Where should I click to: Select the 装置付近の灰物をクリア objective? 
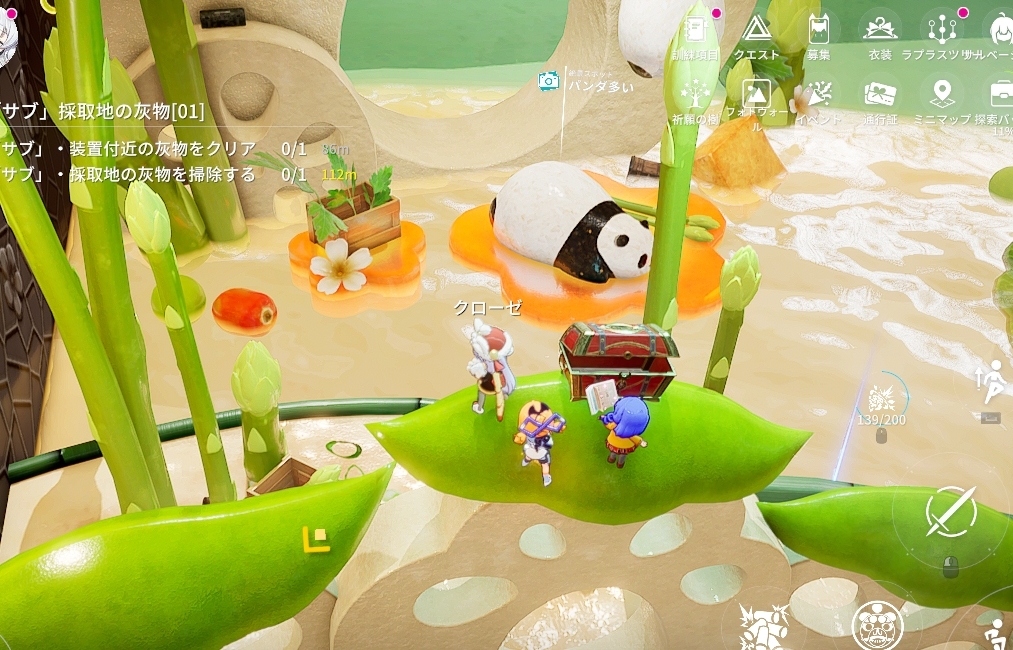pyautogui.click(x=130, y=149)
